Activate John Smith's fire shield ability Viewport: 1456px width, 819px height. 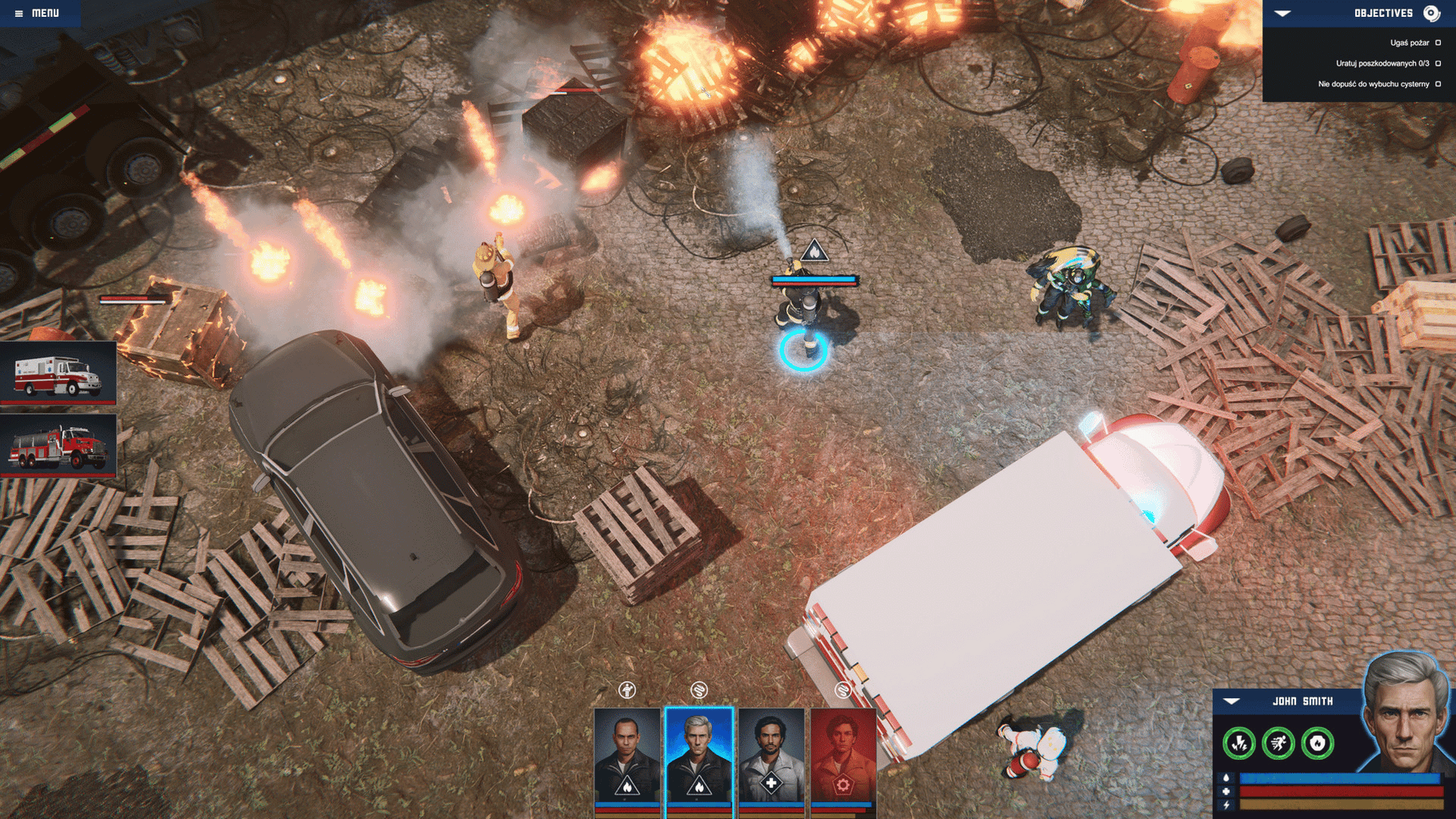click(x=1318, y=744)
